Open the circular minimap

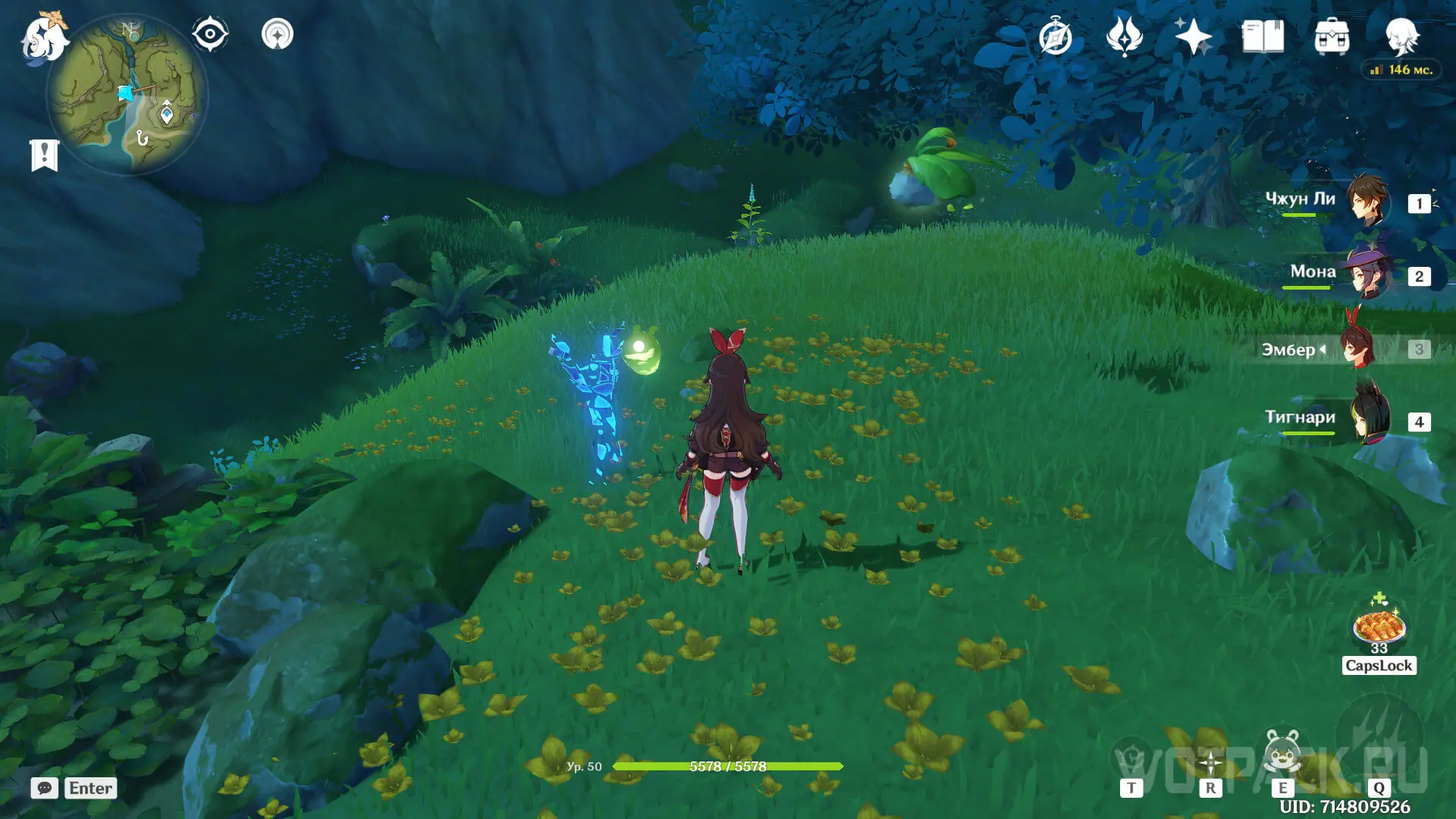point(127,95)
